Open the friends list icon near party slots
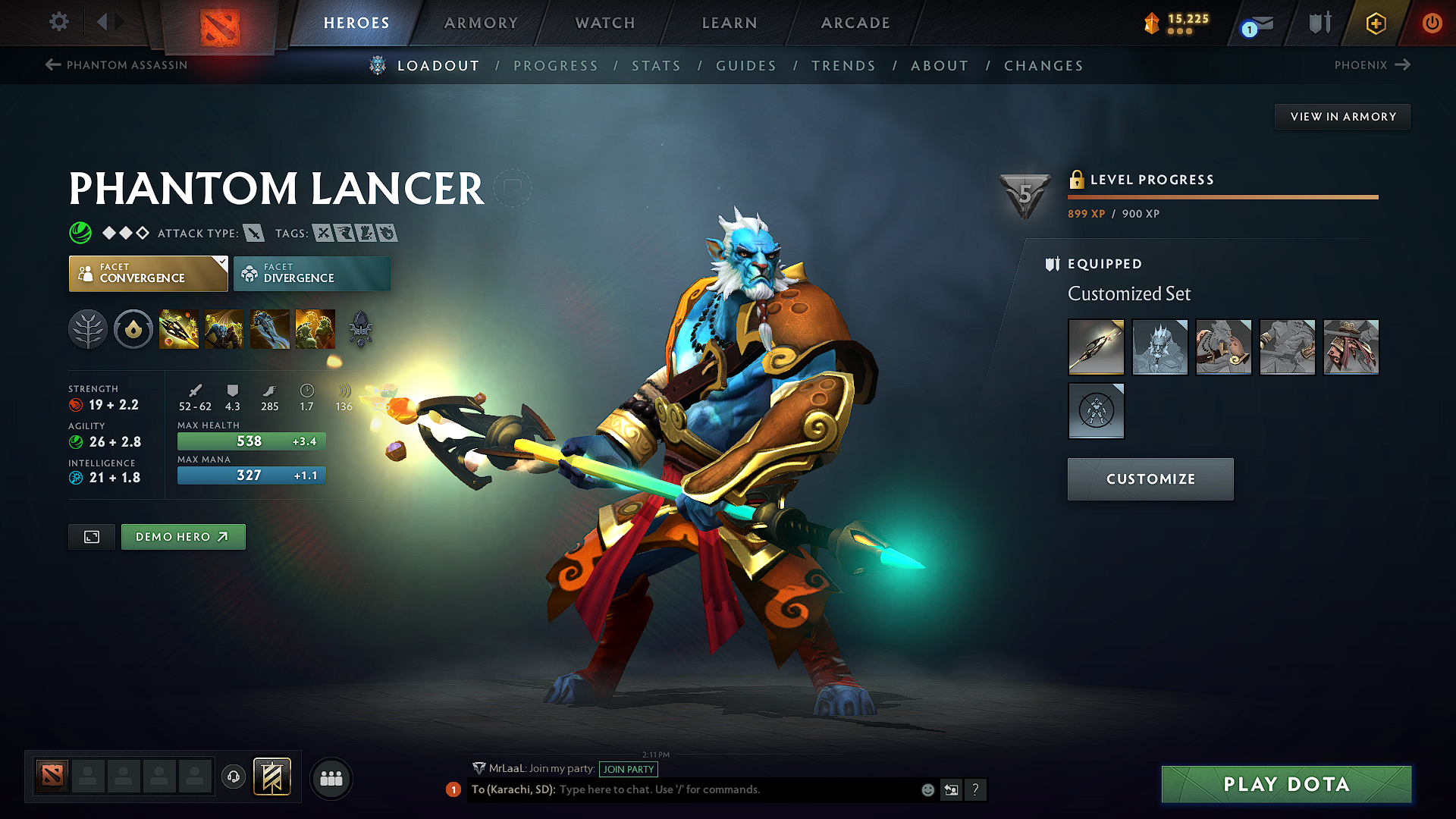Screen dimensions: 1456x819 point(331,778)
